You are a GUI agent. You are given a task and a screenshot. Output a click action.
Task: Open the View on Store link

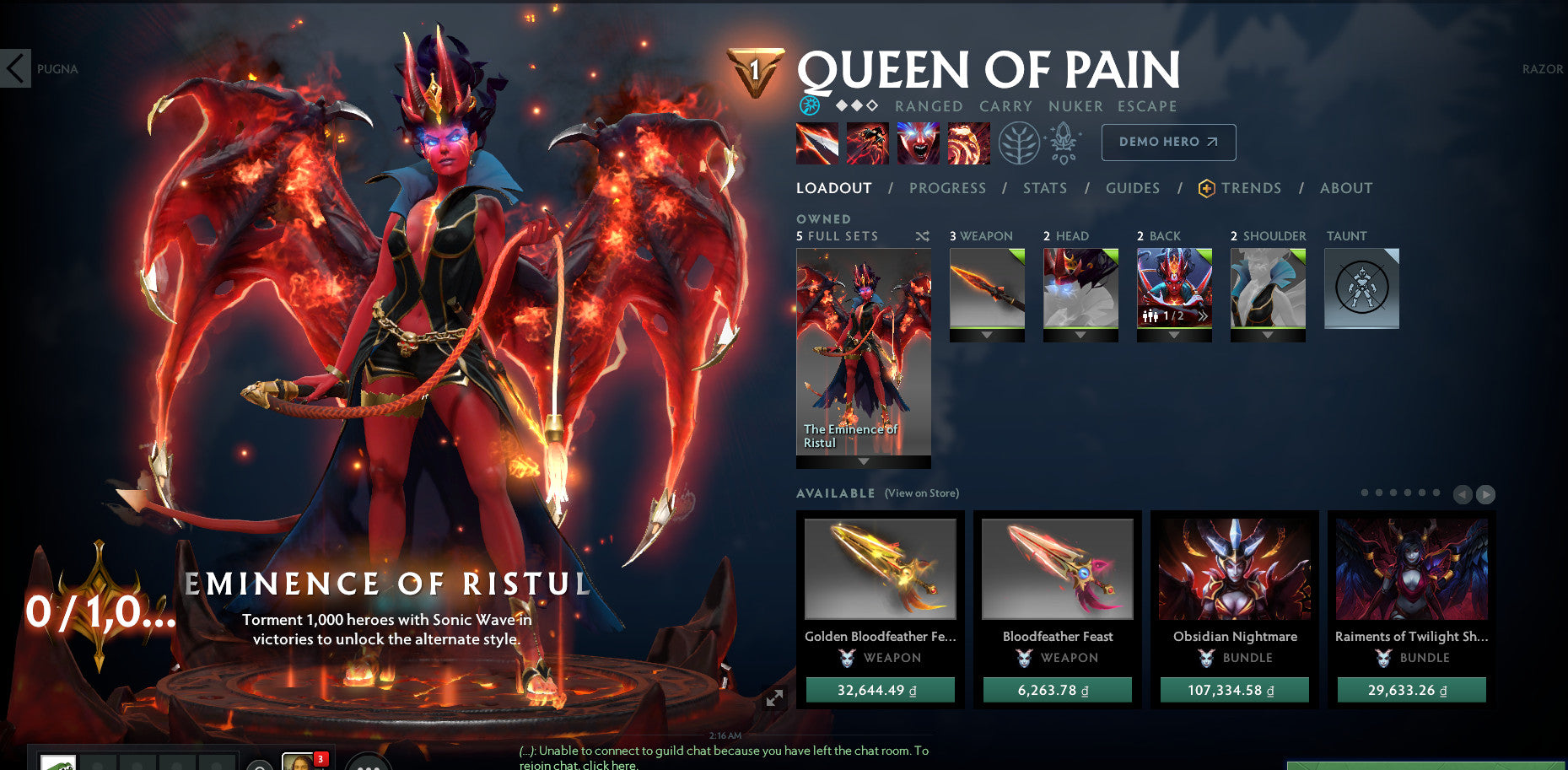pyautogui.click(x=920, y=493)
